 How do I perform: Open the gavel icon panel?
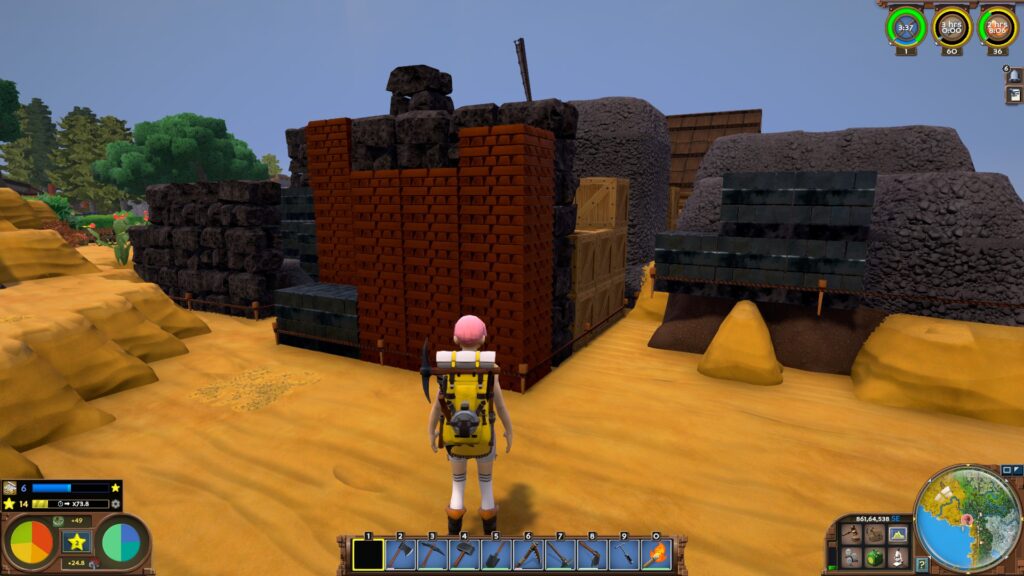[850, 534]
